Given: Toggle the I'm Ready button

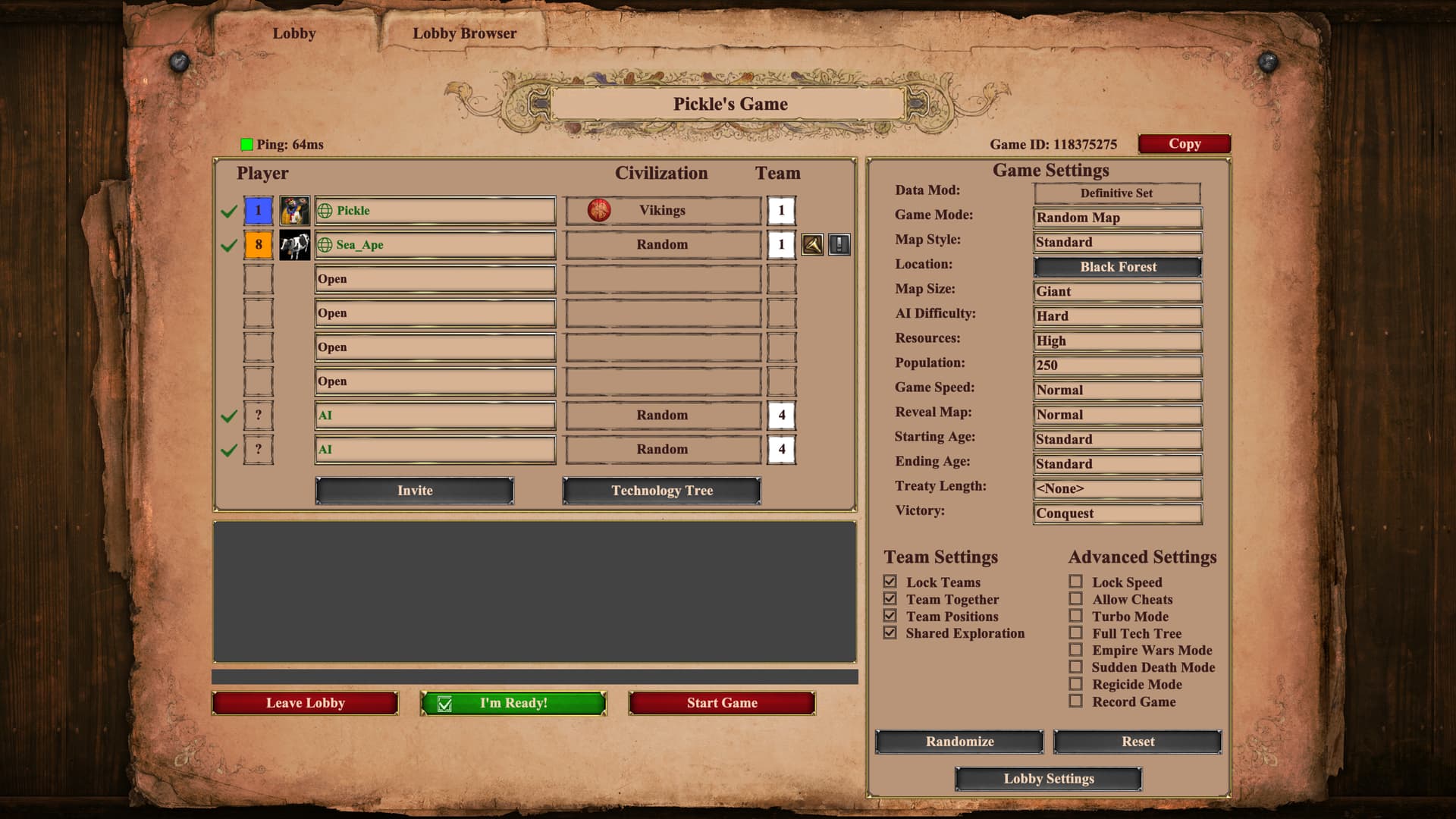Looking at the screenshot, I should [x=513, y=703].
